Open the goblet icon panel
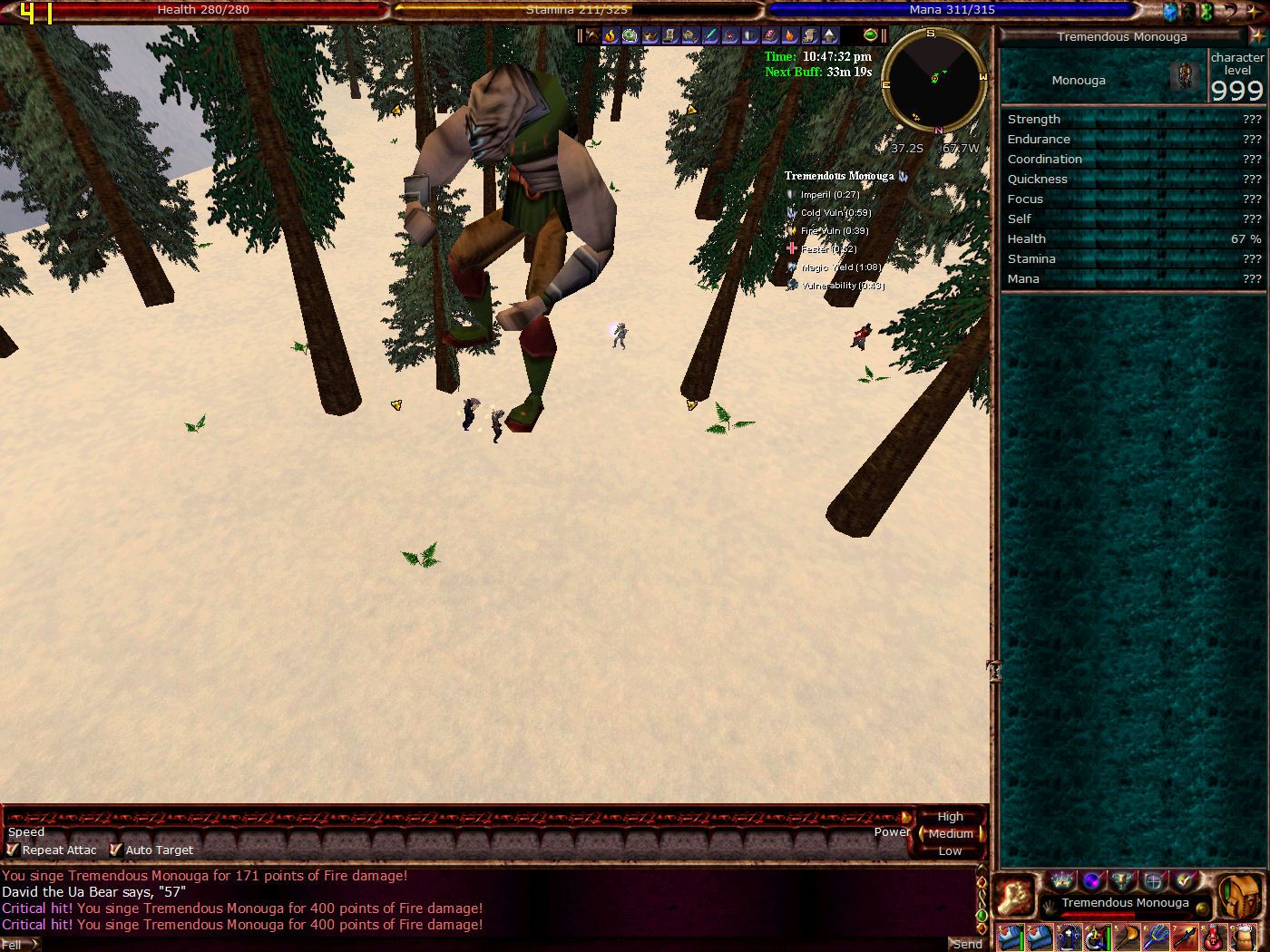This screenshot has height=952, width=1270. click(1123, 880)
